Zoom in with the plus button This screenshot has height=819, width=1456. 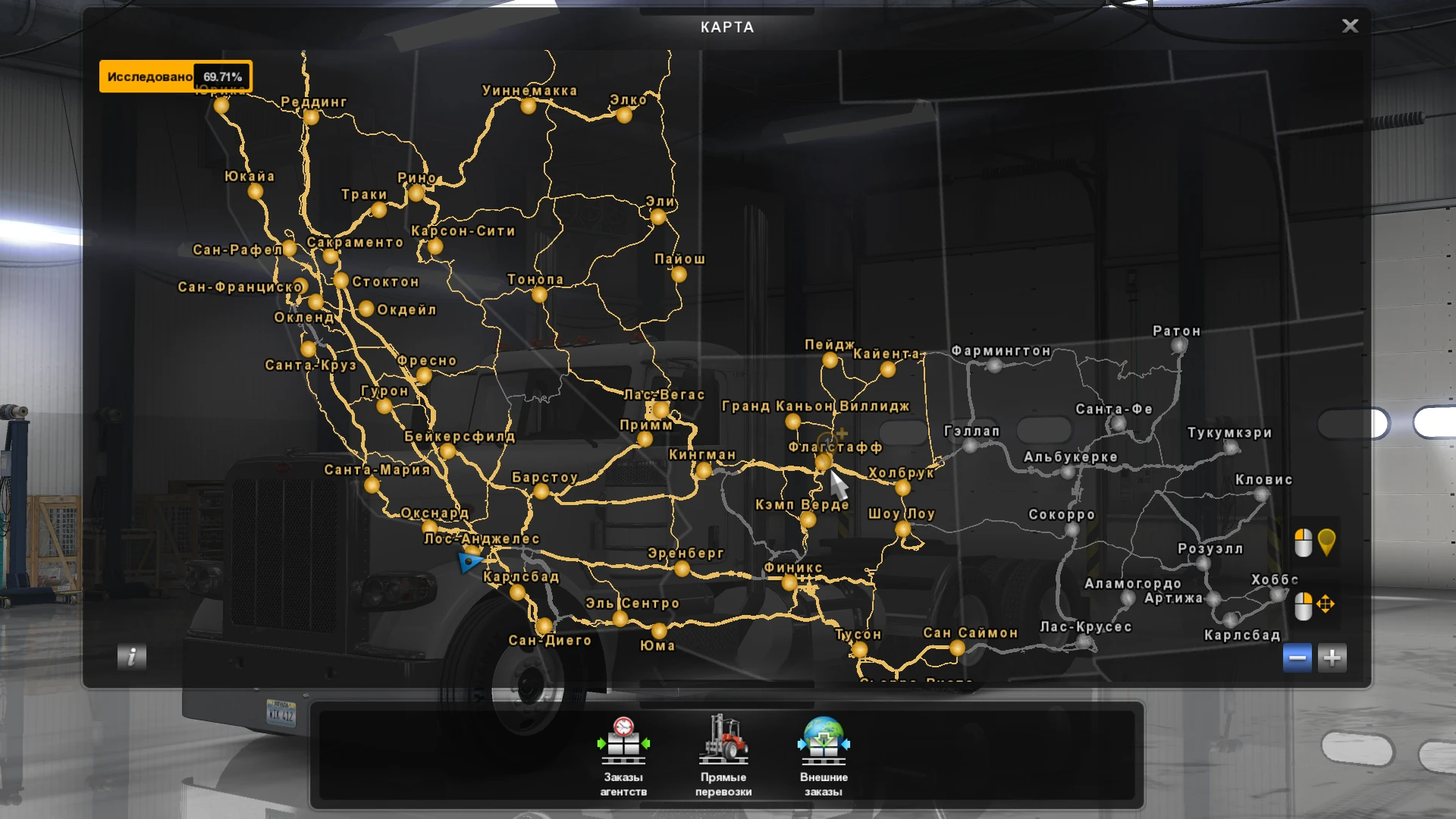(x=1333, y=658)
